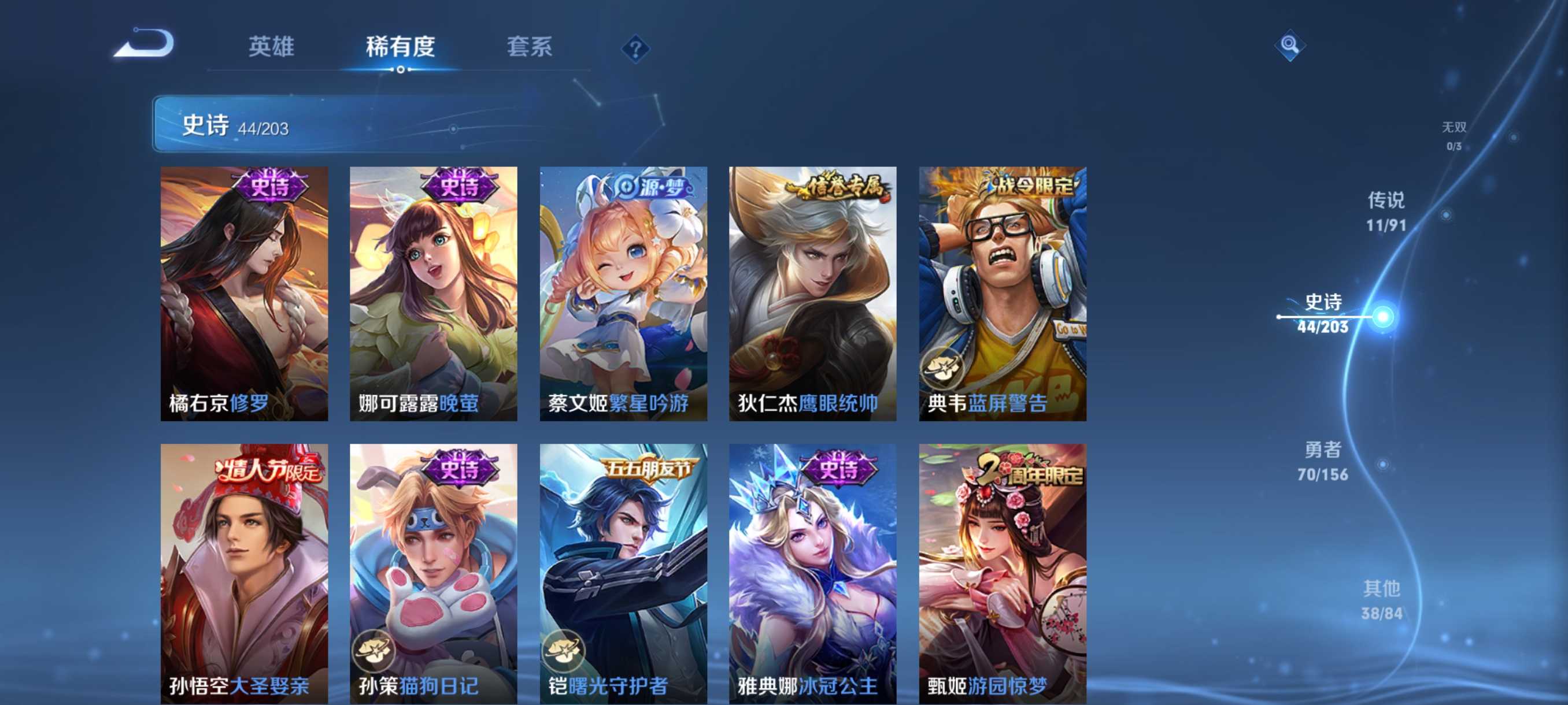Open 雅典娜冰冠公主 skin details
This screenshot has width=1568, height=705.
(x=812, y=566)
